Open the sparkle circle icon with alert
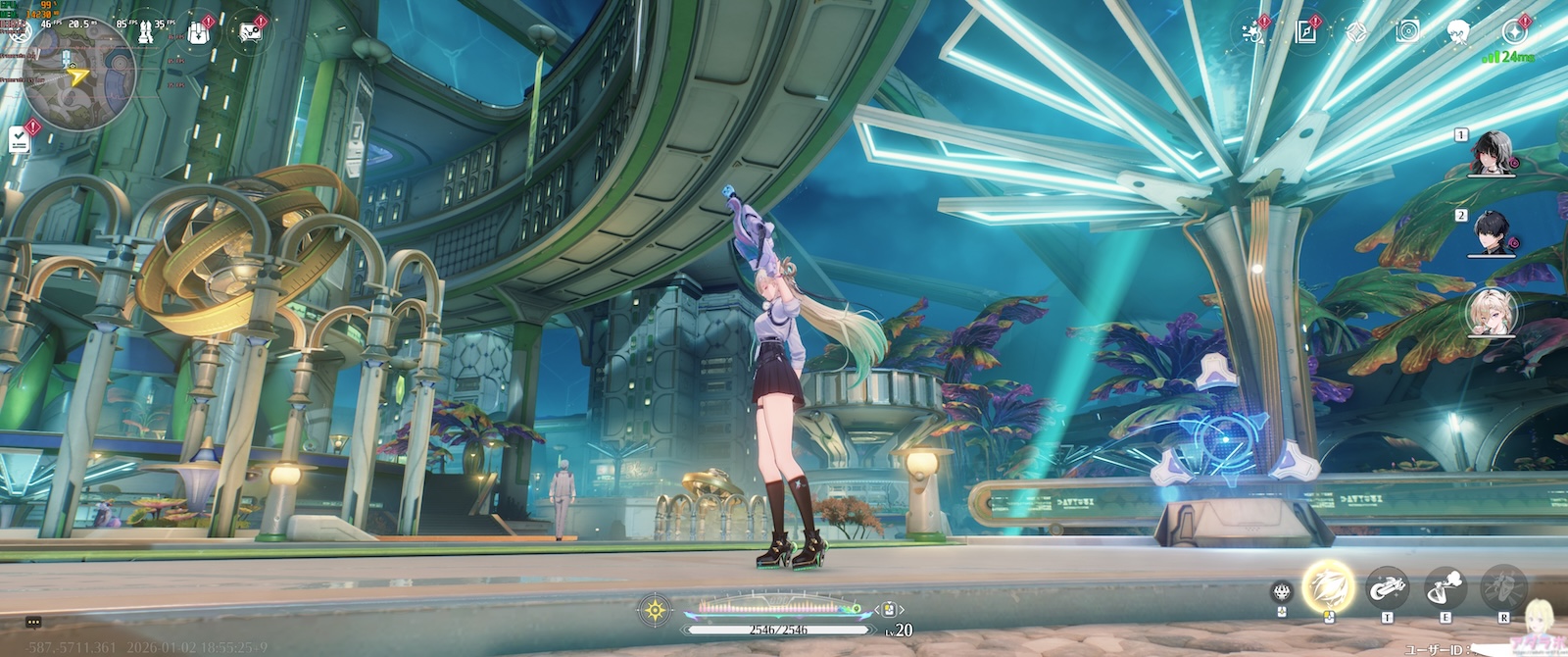Screen dimensions: 1568x657 [x=1514, y=32]
